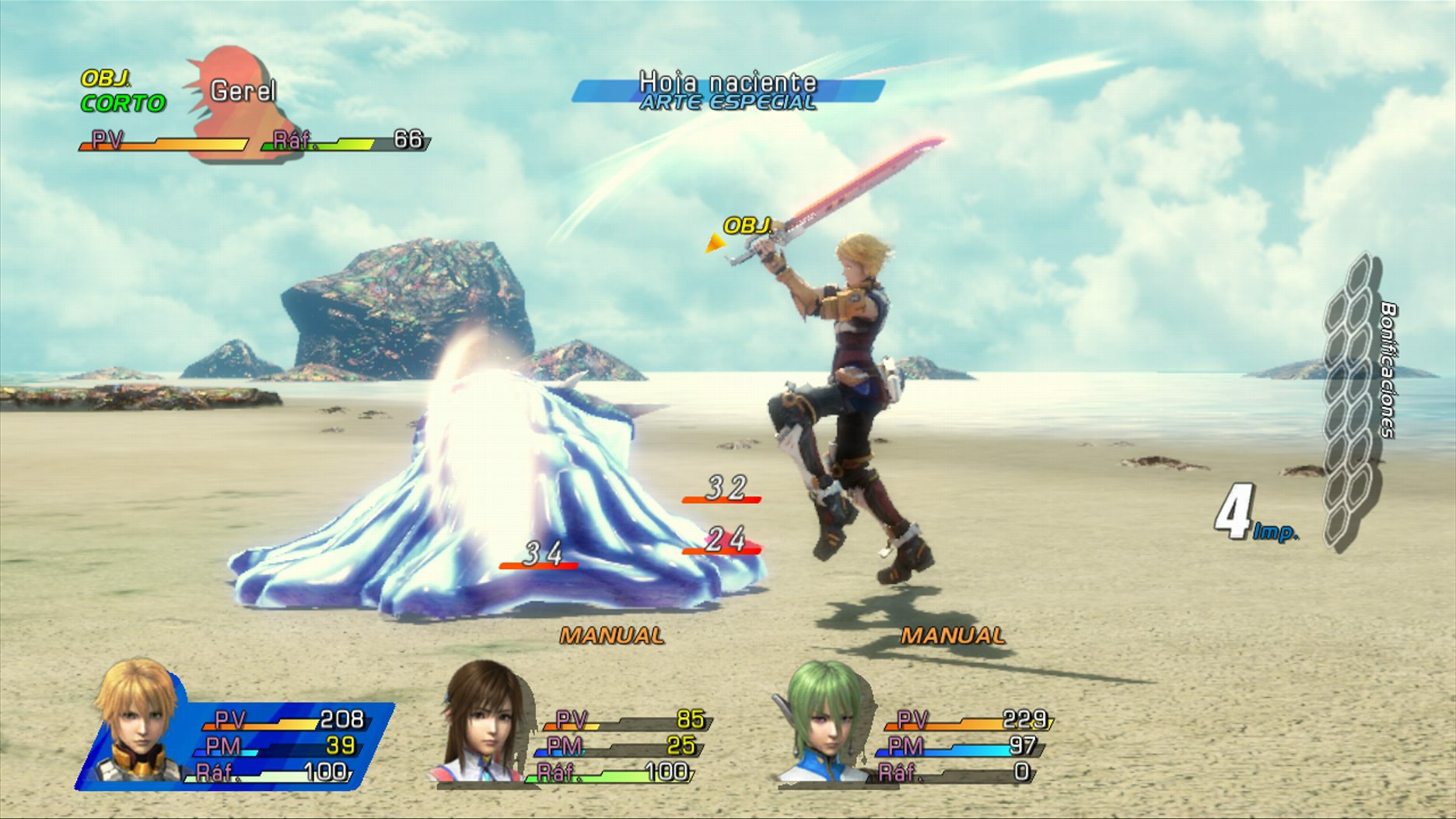Select the Gerel enemy name tab
This screenshot has width=1456, height=819.
pyautogui.click(x=244, y=91)
